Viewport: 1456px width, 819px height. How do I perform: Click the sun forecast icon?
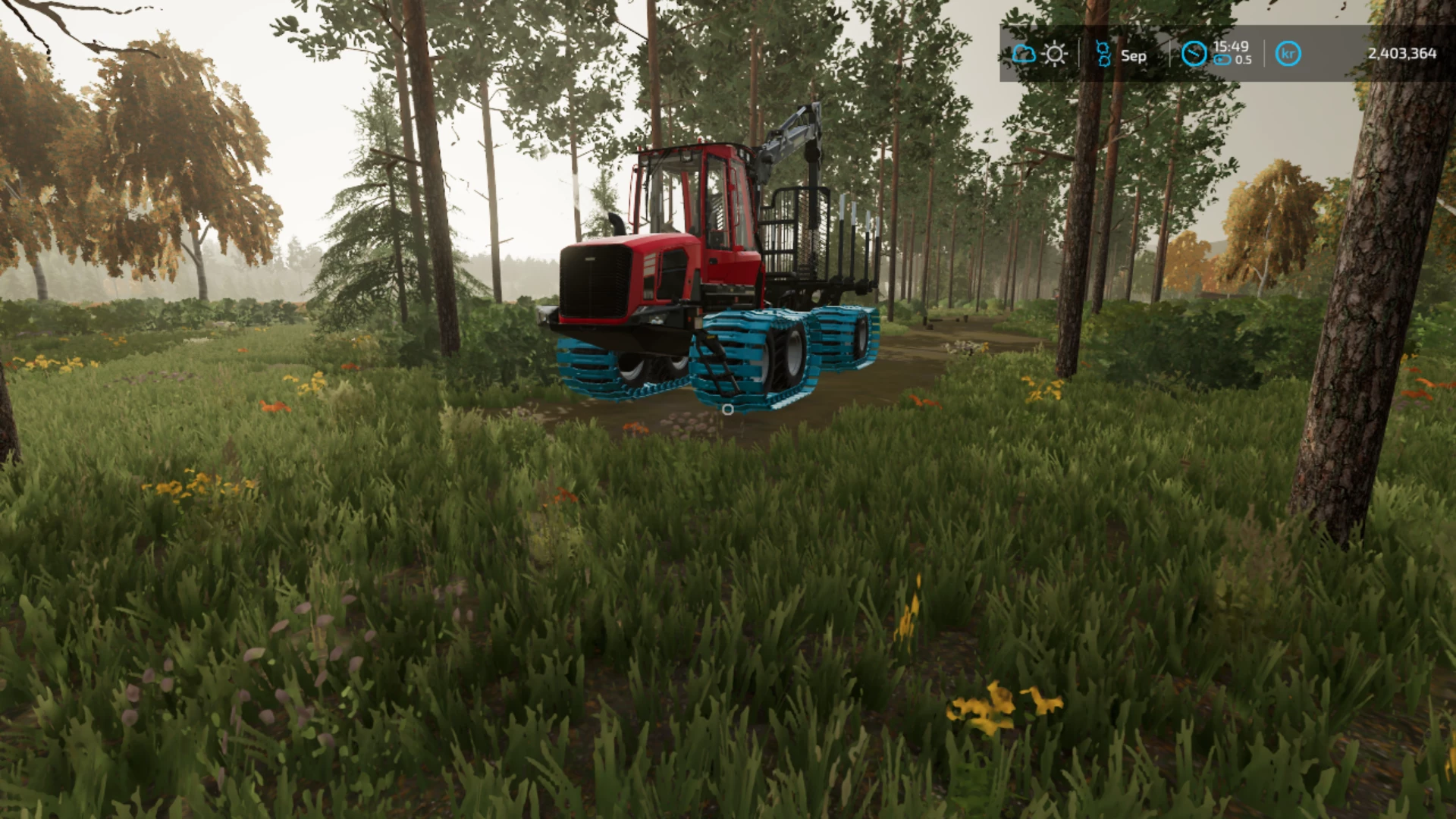tap(1054, 54)
